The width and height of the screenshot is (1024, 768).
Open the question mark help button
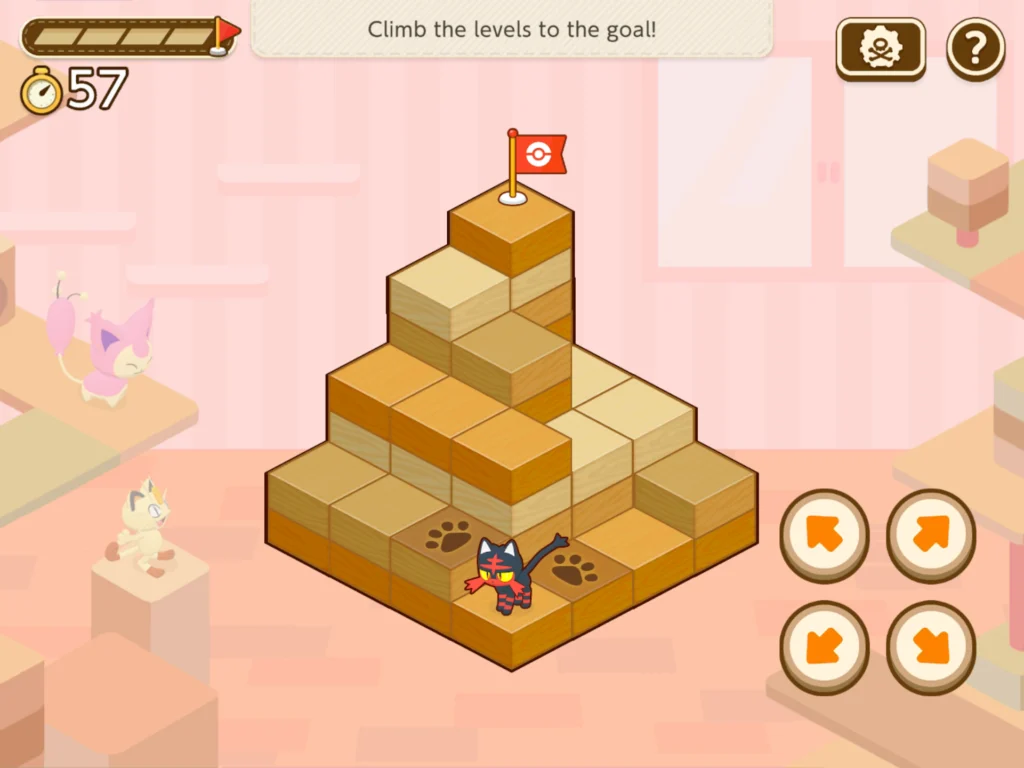(975, 49)
